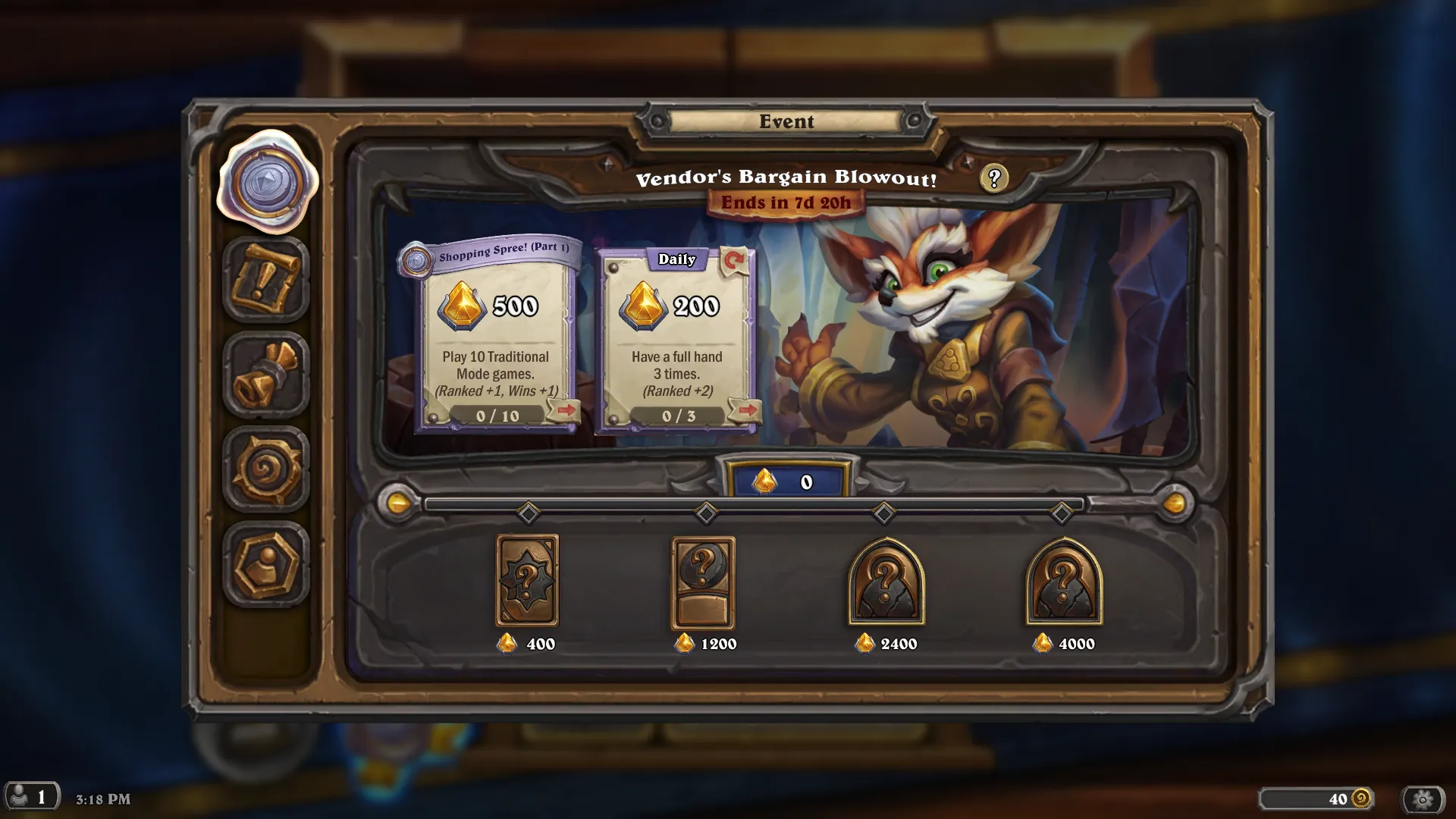The height and width of the screenshot is (819, 1456).
Task: View the 400 point card back reward
Action: coord(527,581)
